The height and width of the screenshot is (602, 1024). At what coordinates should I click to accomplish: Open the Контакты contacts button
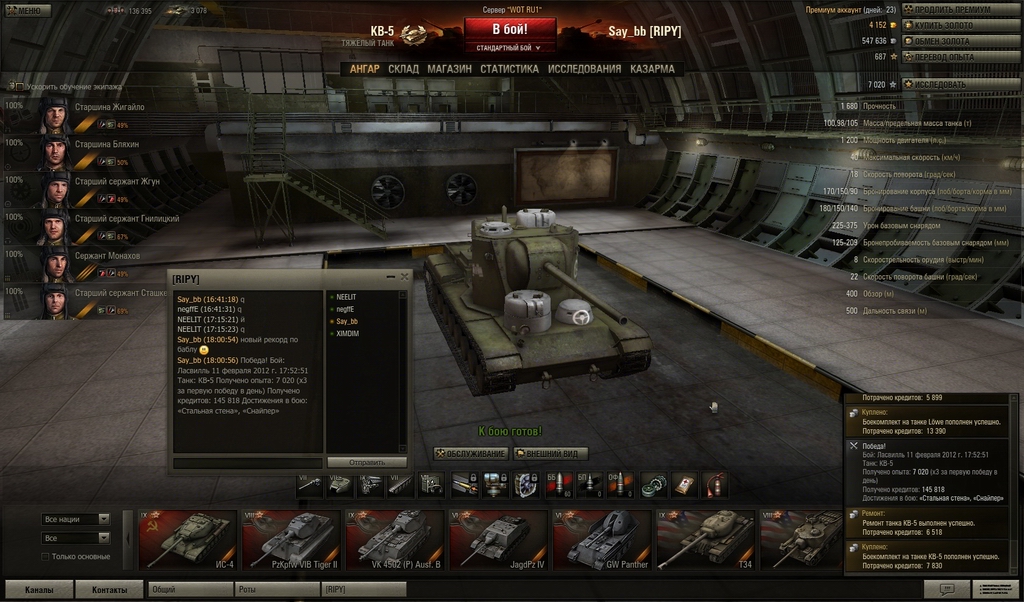click(109, 590)
